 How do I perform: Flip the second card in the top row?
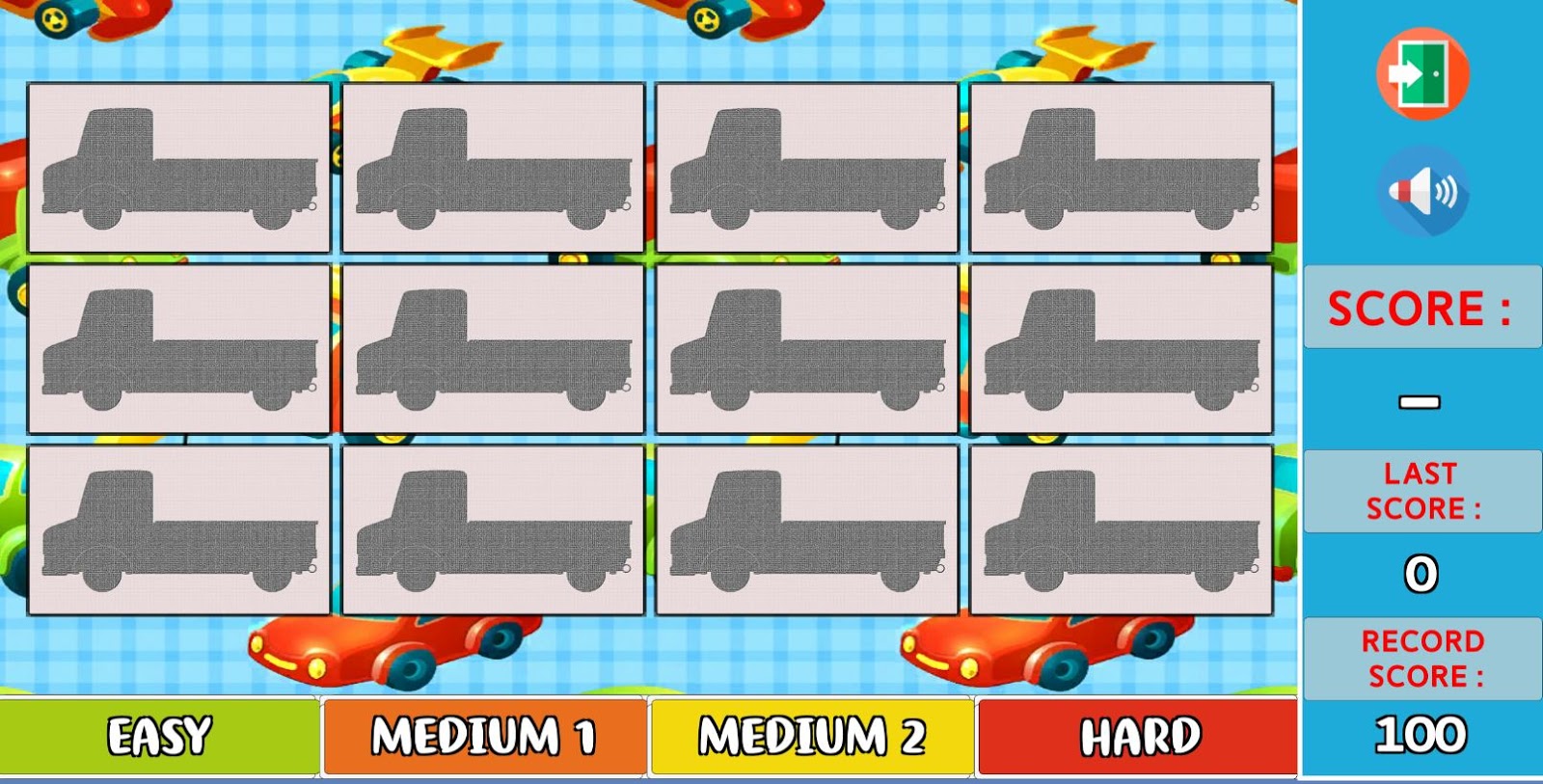494,167
